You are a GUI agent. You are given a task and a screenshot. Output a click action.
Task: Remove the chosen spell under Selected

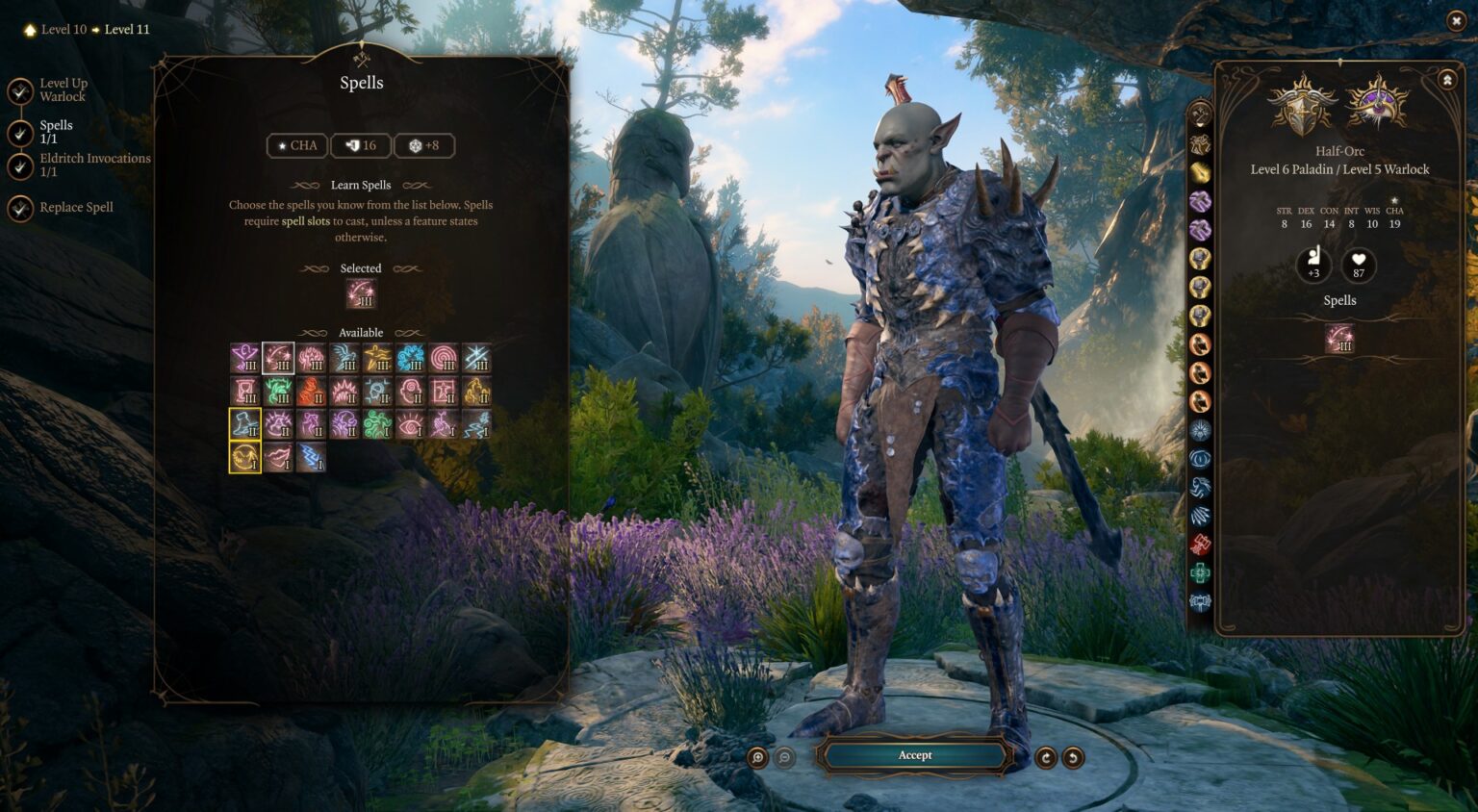[x=361, y=293]
